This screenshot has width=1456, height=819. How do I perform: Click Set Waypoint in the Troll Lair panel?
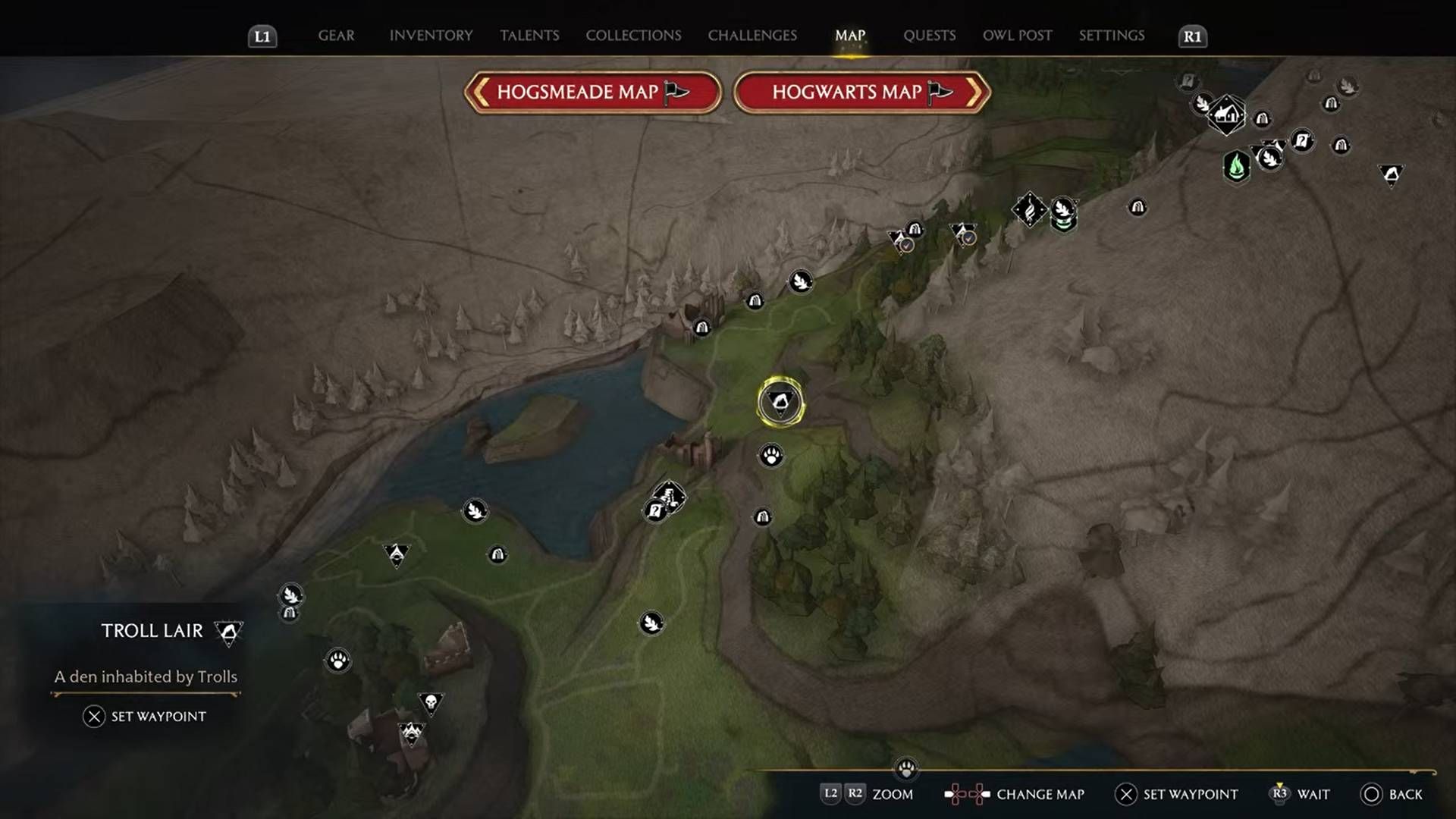pos(149,715)
